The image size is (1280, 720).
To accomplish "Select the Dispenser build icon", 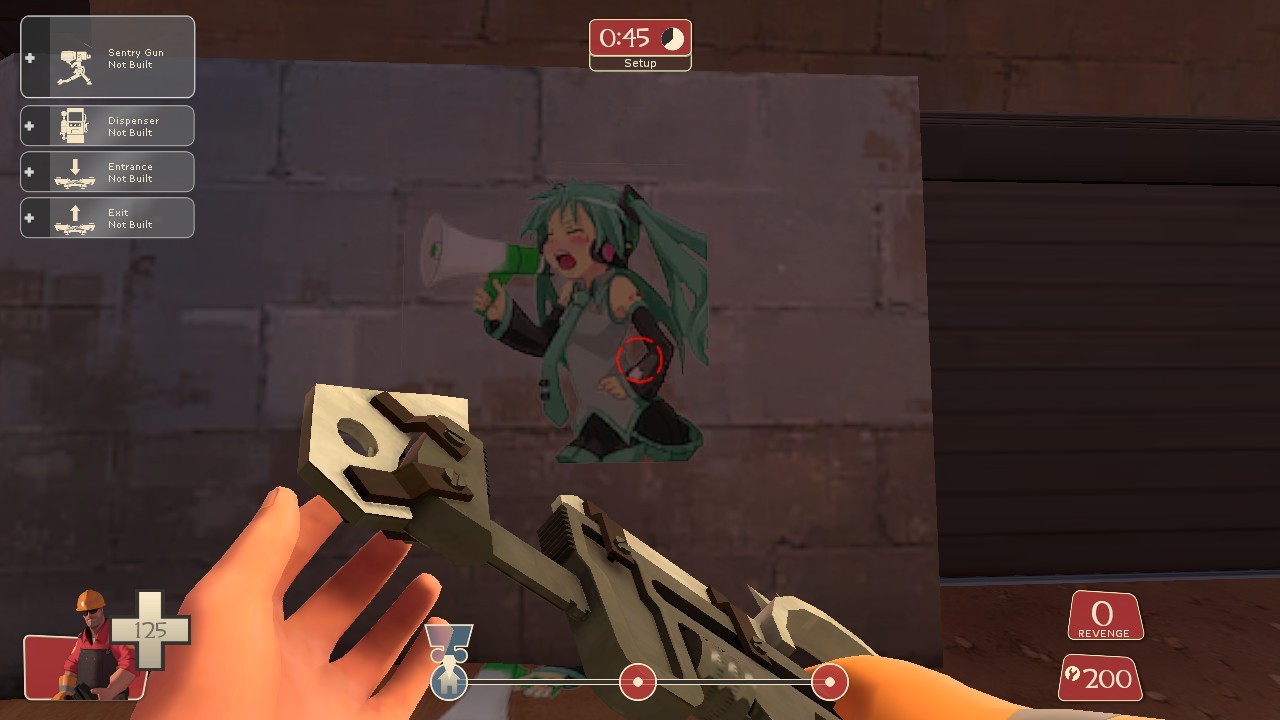I will point(73,125).
